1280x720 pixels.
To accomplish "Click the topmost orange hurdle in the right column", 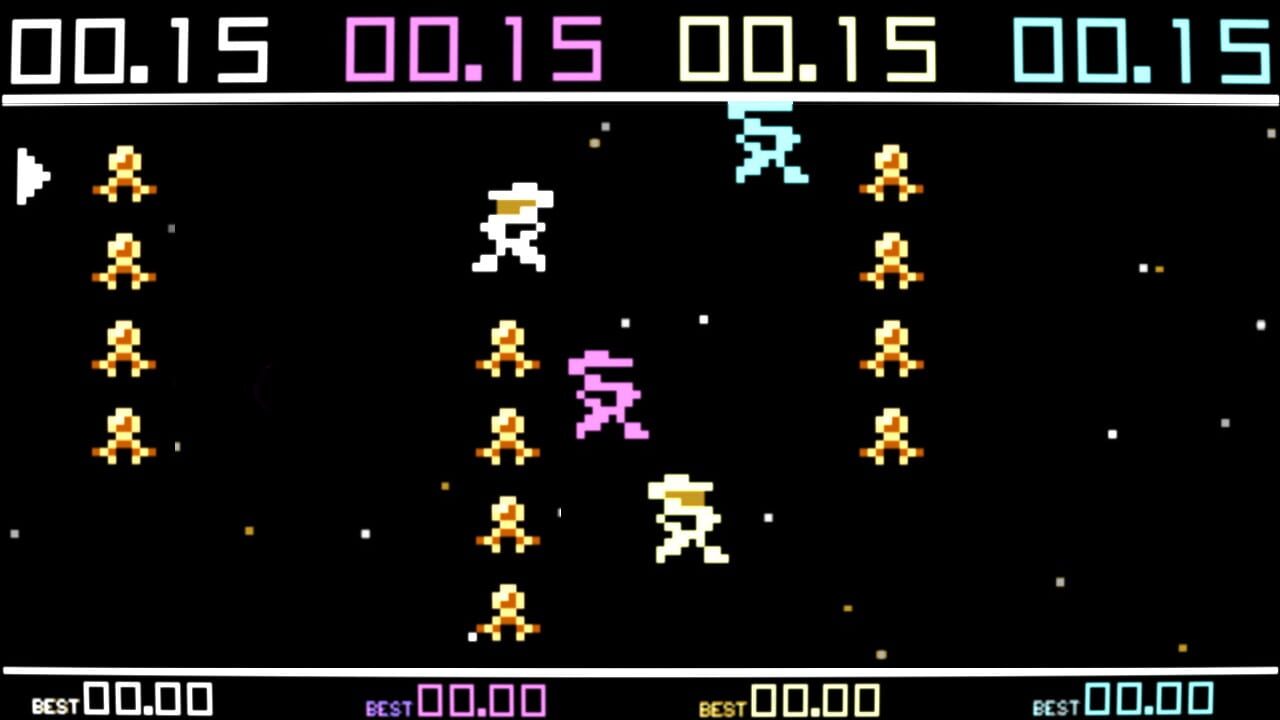I will pos(890,170).
